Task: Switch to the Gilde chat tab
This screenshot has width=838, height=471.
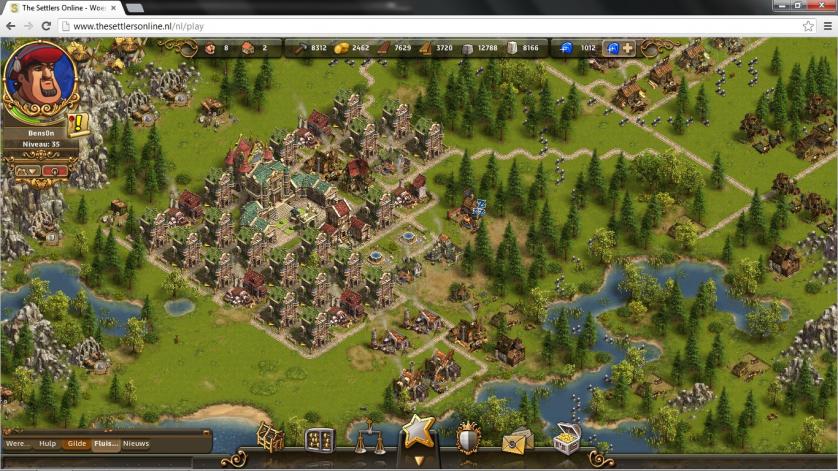Action: [x=76, y=443]
